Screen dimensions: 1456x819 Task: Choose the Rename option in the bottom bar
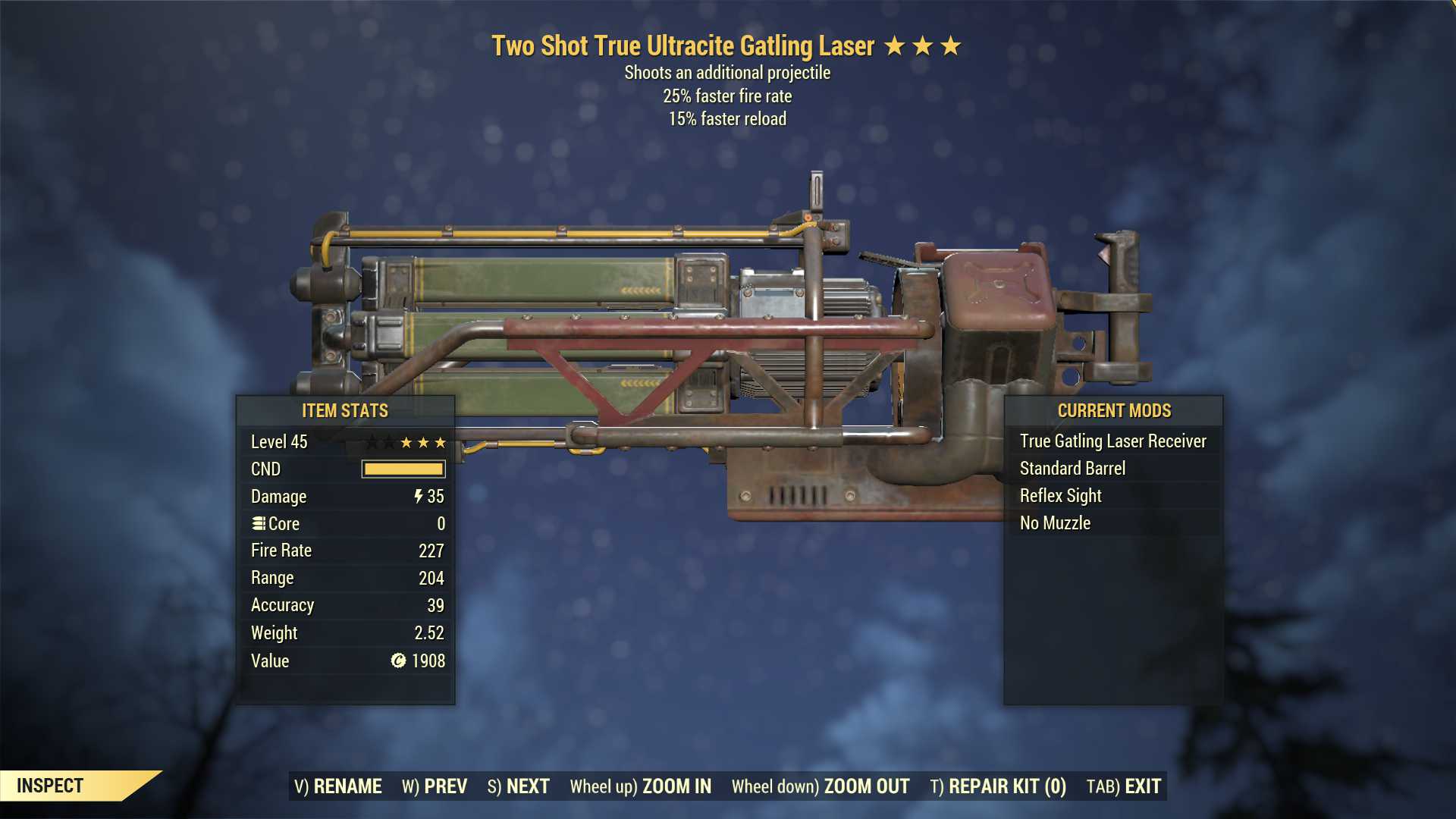[338, 786]
